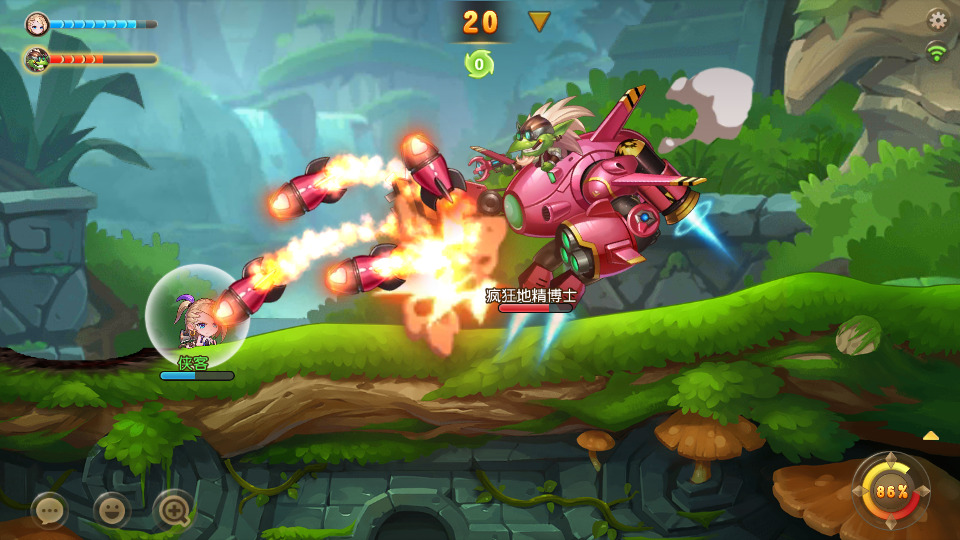Tap the magnifier zoom-in button
Viewport: 960px width, 540px height.
tap(172, 510)
